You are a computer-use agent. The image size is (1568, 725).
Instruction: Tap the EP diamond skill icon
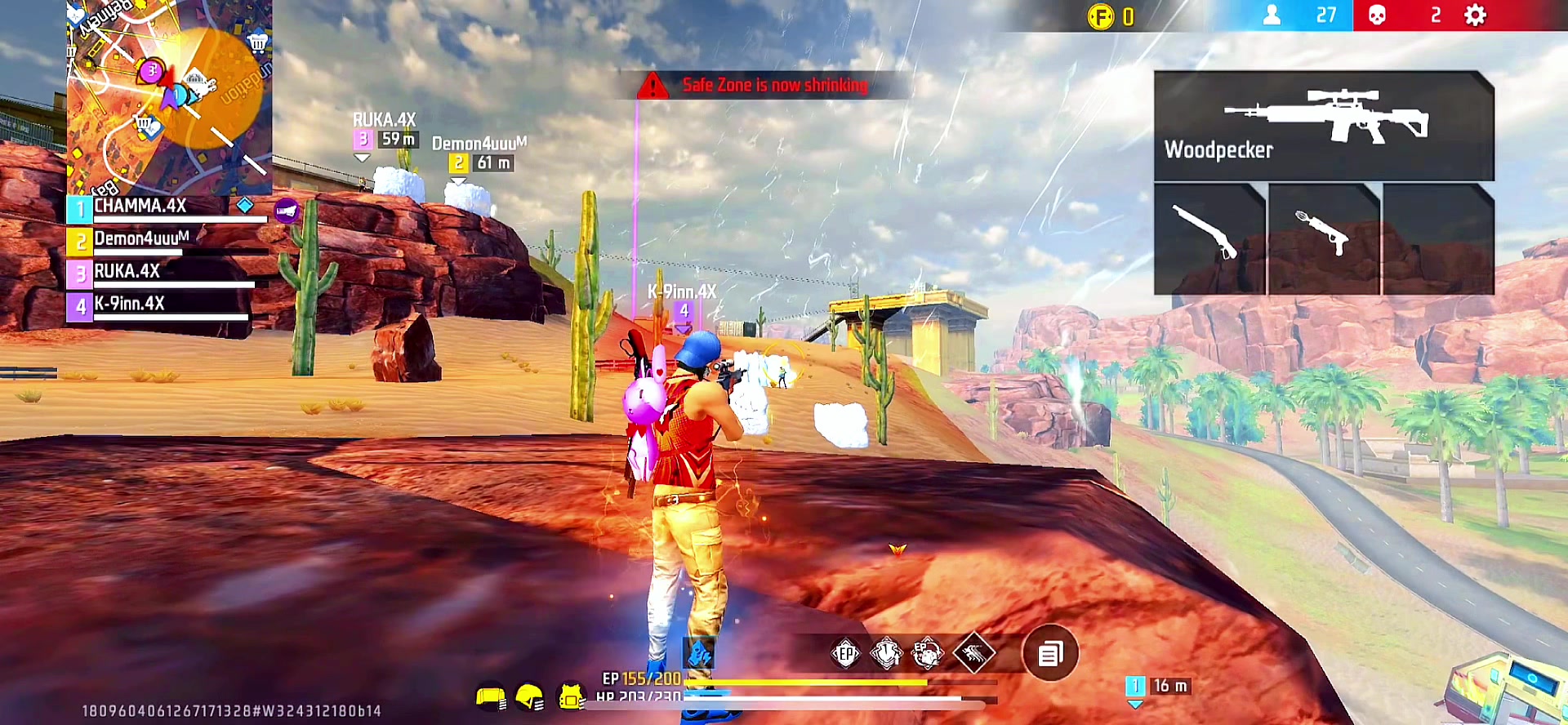point(845,653)
